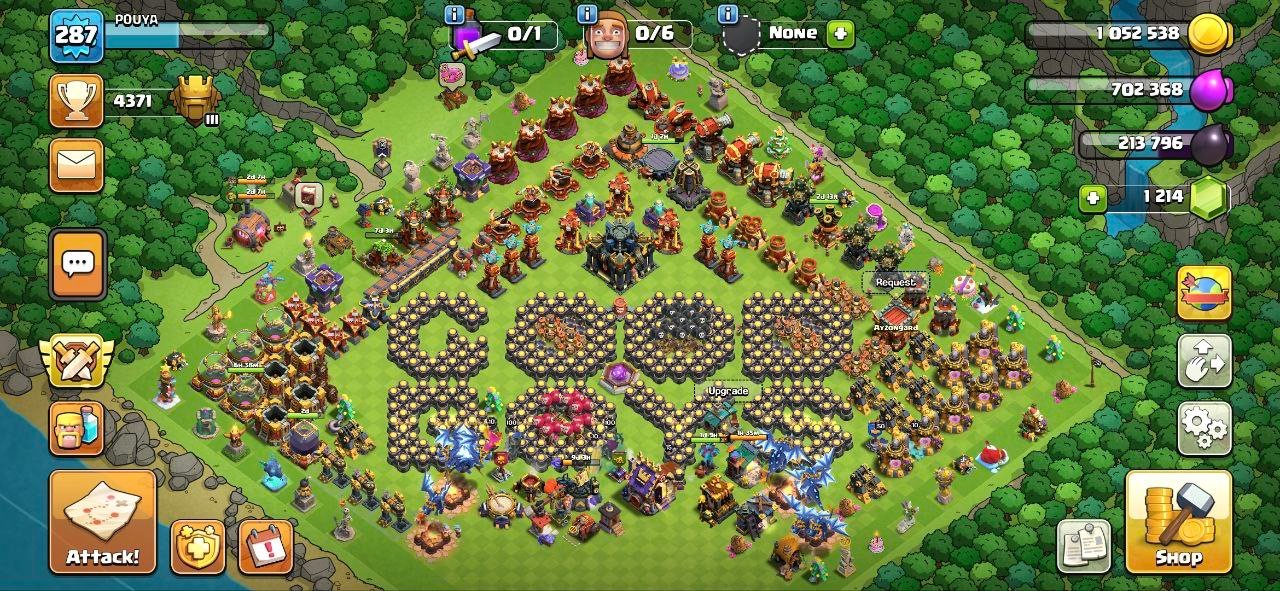Image resolution: width=1280 pixels, height=591 pixels.
Task: Show builder info for 0/6
Action: tap(589, 14)
